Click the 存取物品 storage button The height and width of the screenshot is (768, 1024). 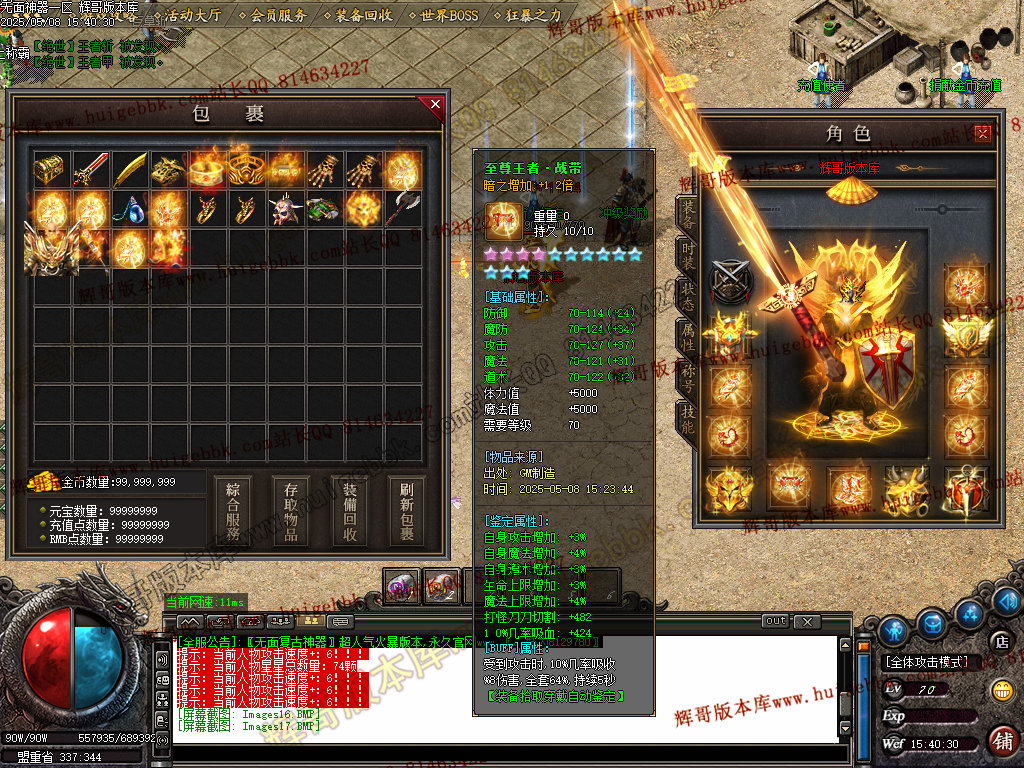(291, 510)
